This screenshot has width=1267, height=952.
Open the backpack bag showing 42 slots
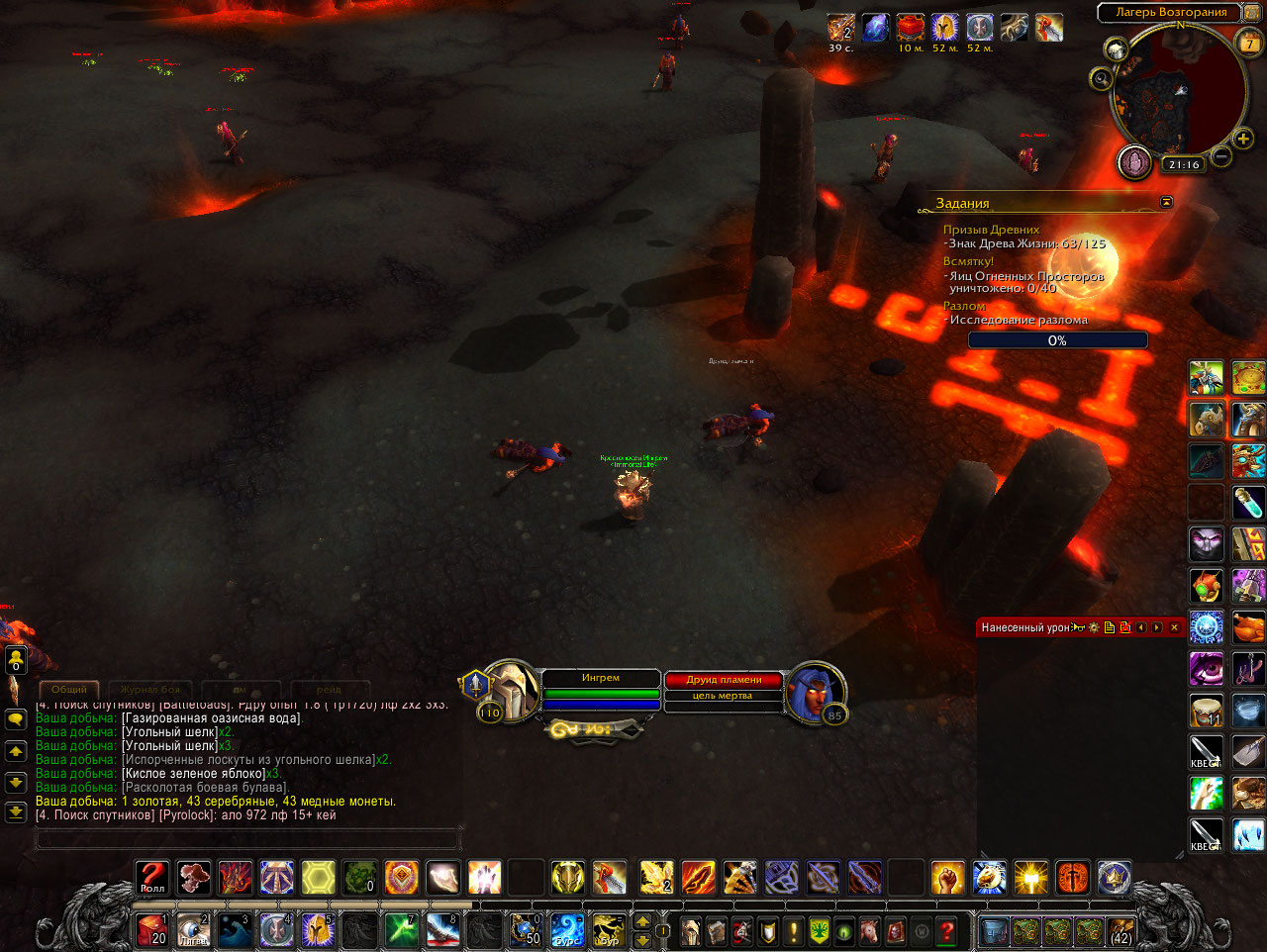click(1121, 931)
